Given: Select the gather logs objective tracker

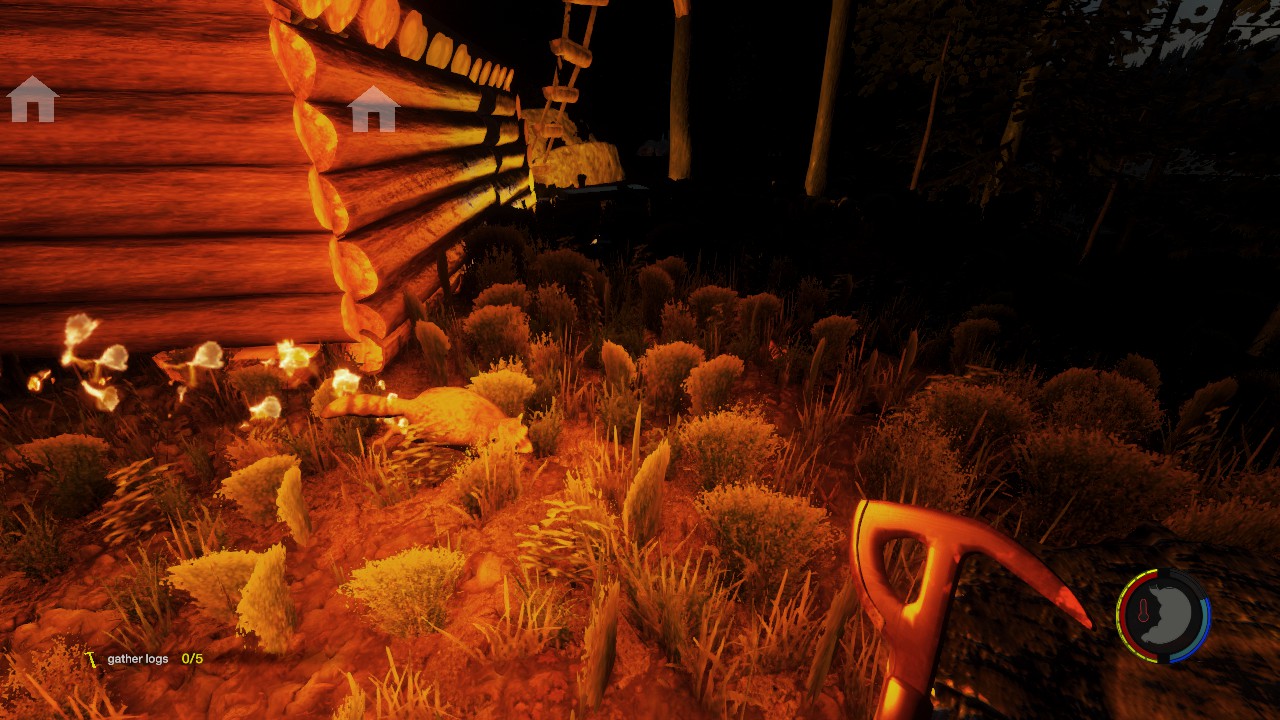Looking at the screenshot, I should (146, 659).
